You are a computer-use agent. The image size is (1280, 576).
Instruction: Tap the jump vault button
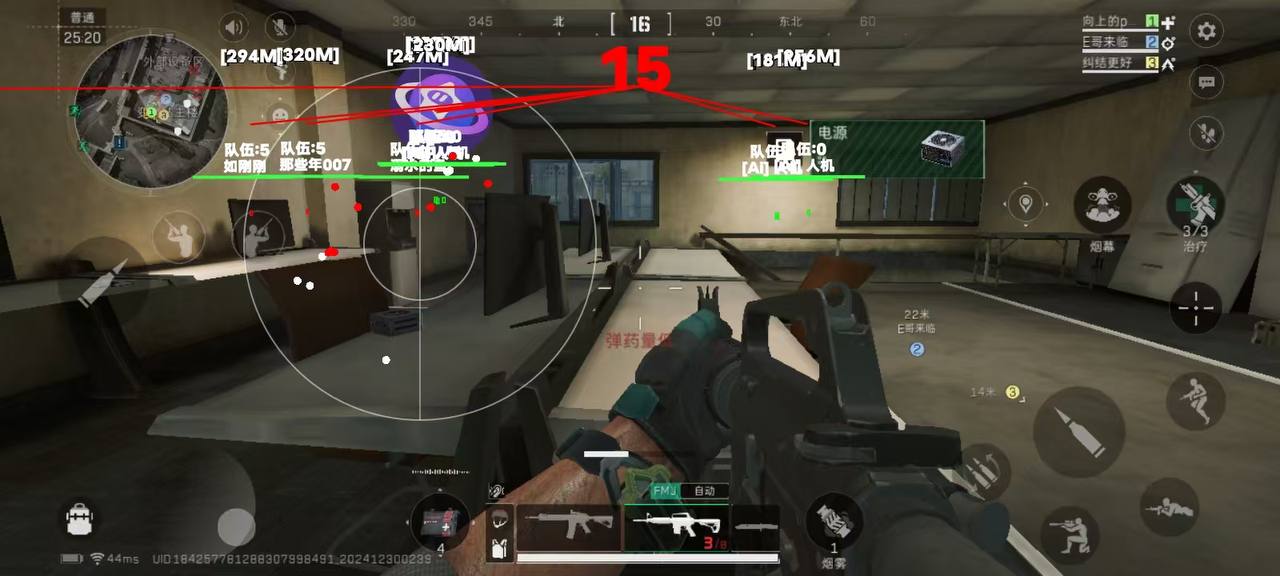1195,401
